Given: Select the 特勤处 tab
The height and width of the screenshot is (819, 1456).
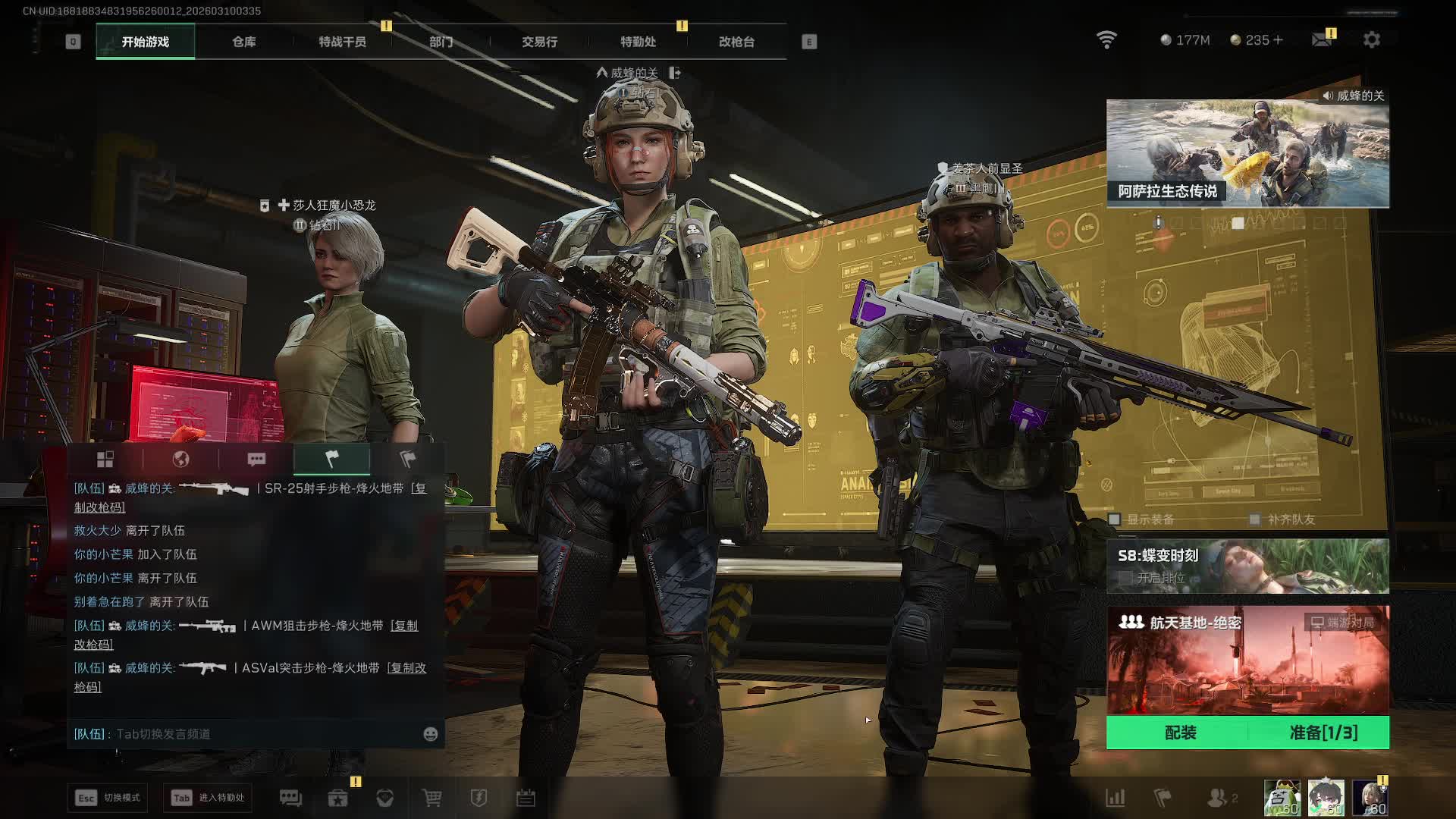Looking at the screenshot, I should pyautogui.click(x=638, y=42).
